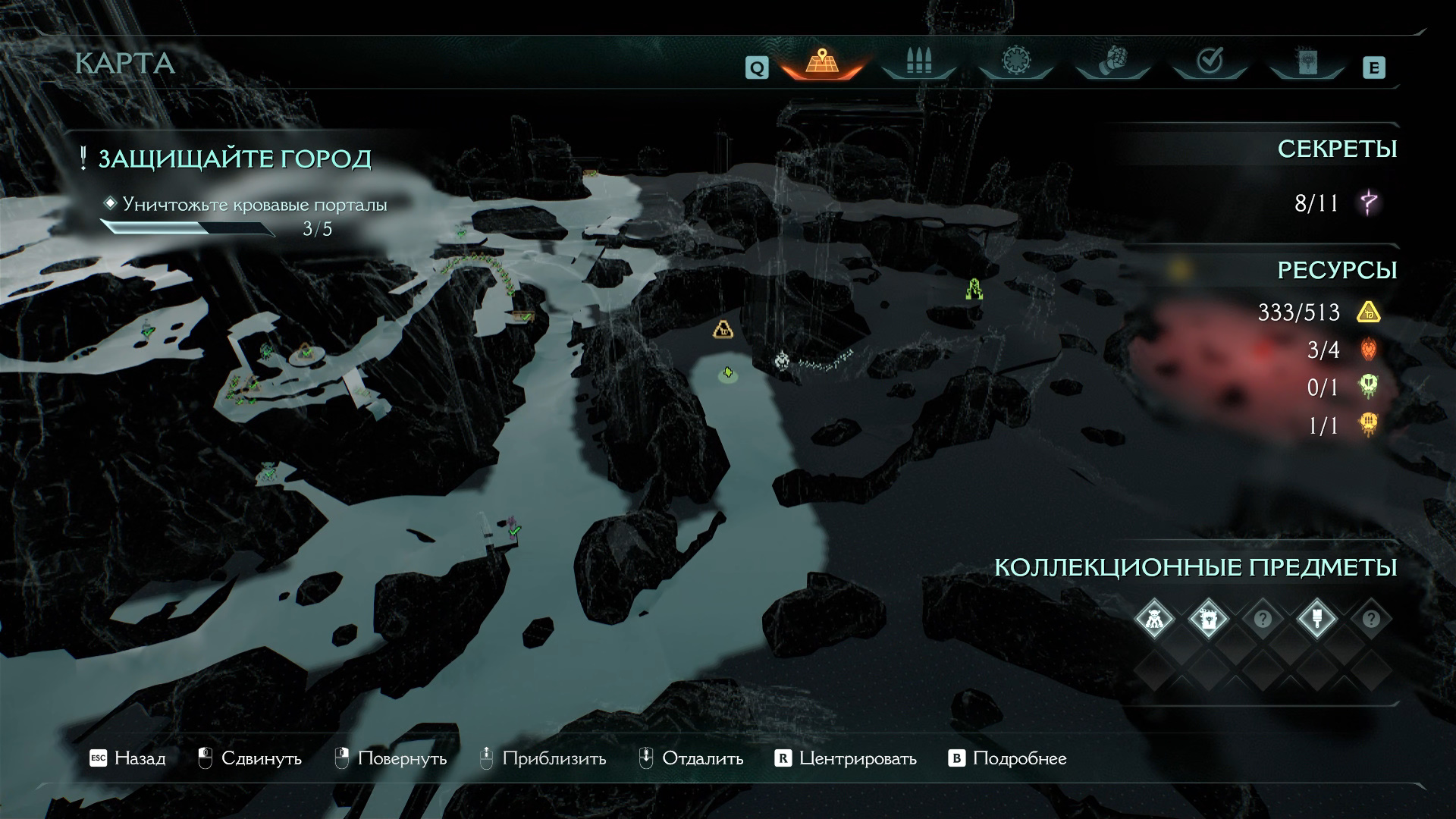
Task: Open the checkmark challenges tab
Action: point(1210,61)
